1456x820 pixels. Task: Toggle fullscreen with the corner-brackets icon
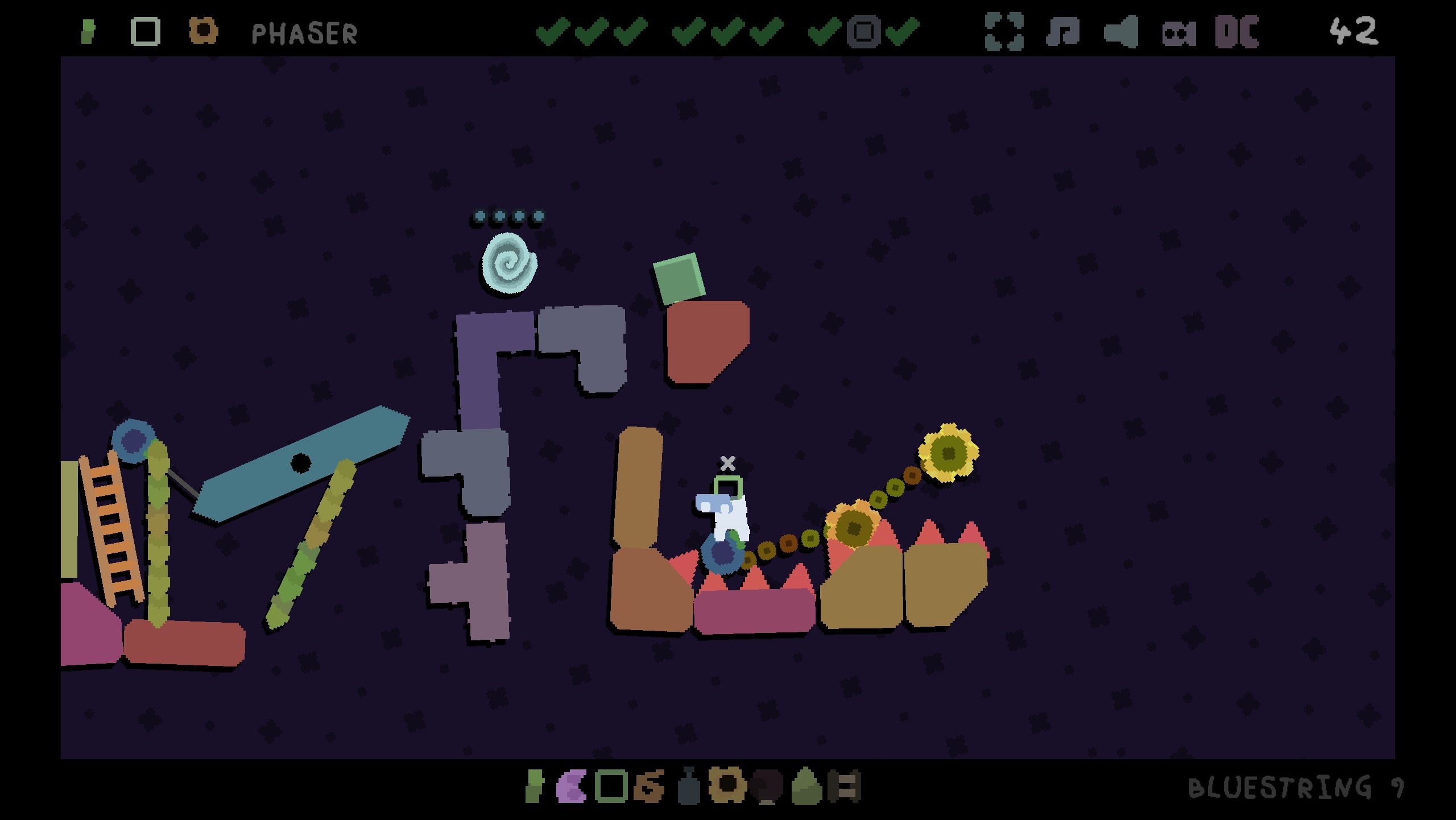tap(1004, 32)
